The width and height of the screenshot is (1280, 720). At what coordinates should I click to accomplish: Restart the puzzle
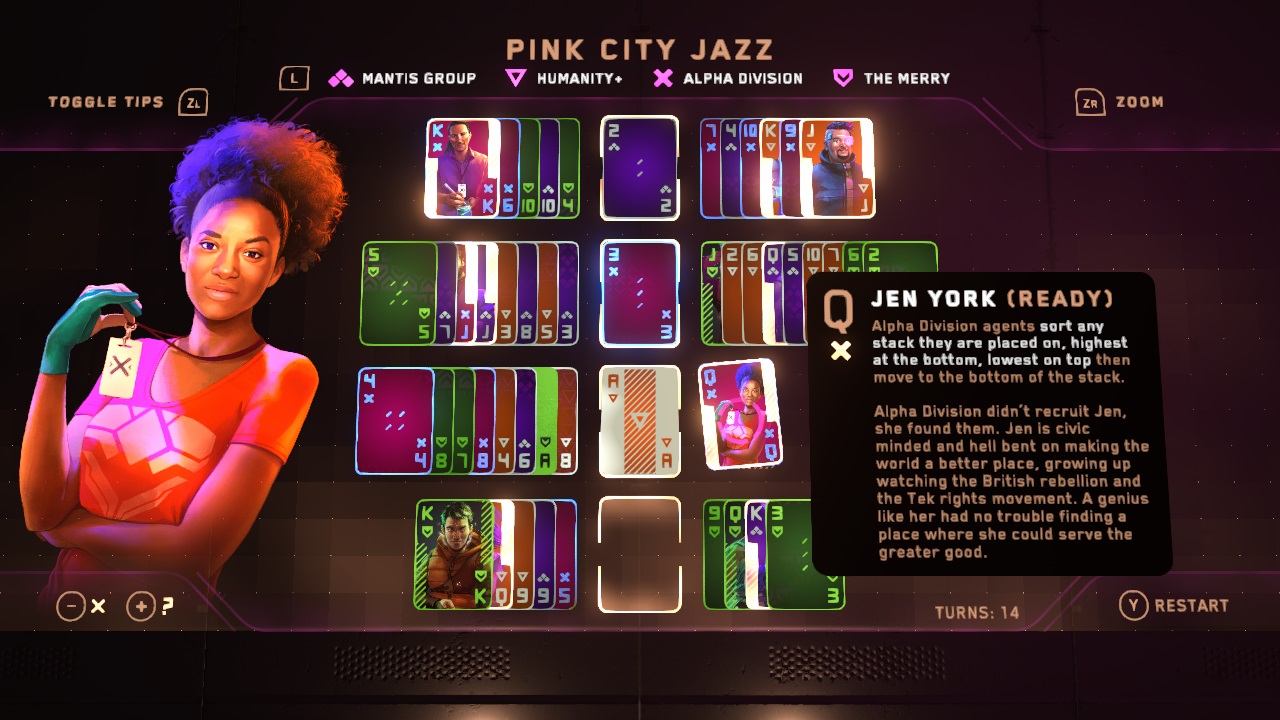pos(1174,605)
